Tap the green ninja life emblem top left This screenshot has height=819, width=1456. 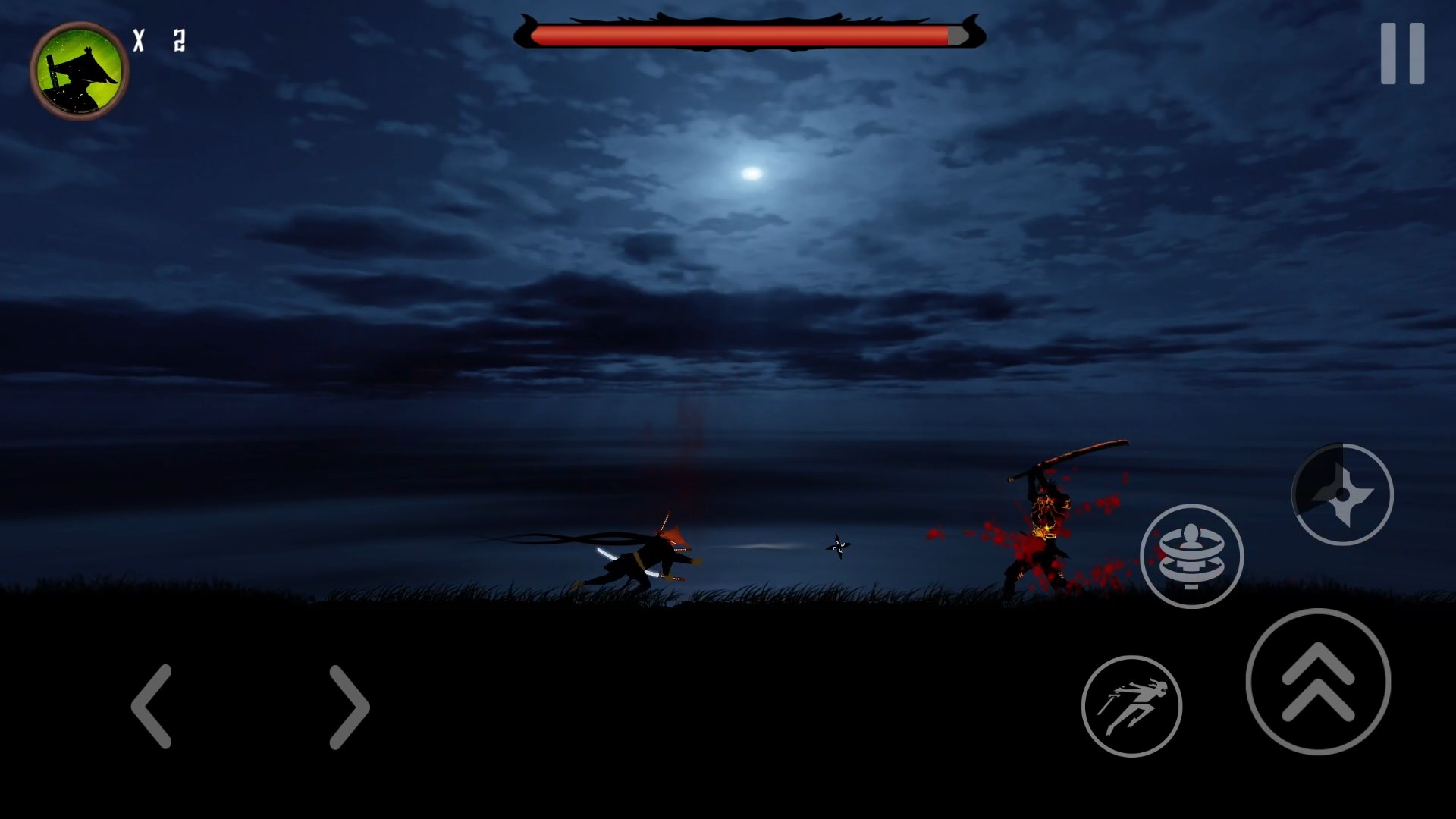(80, 71)
